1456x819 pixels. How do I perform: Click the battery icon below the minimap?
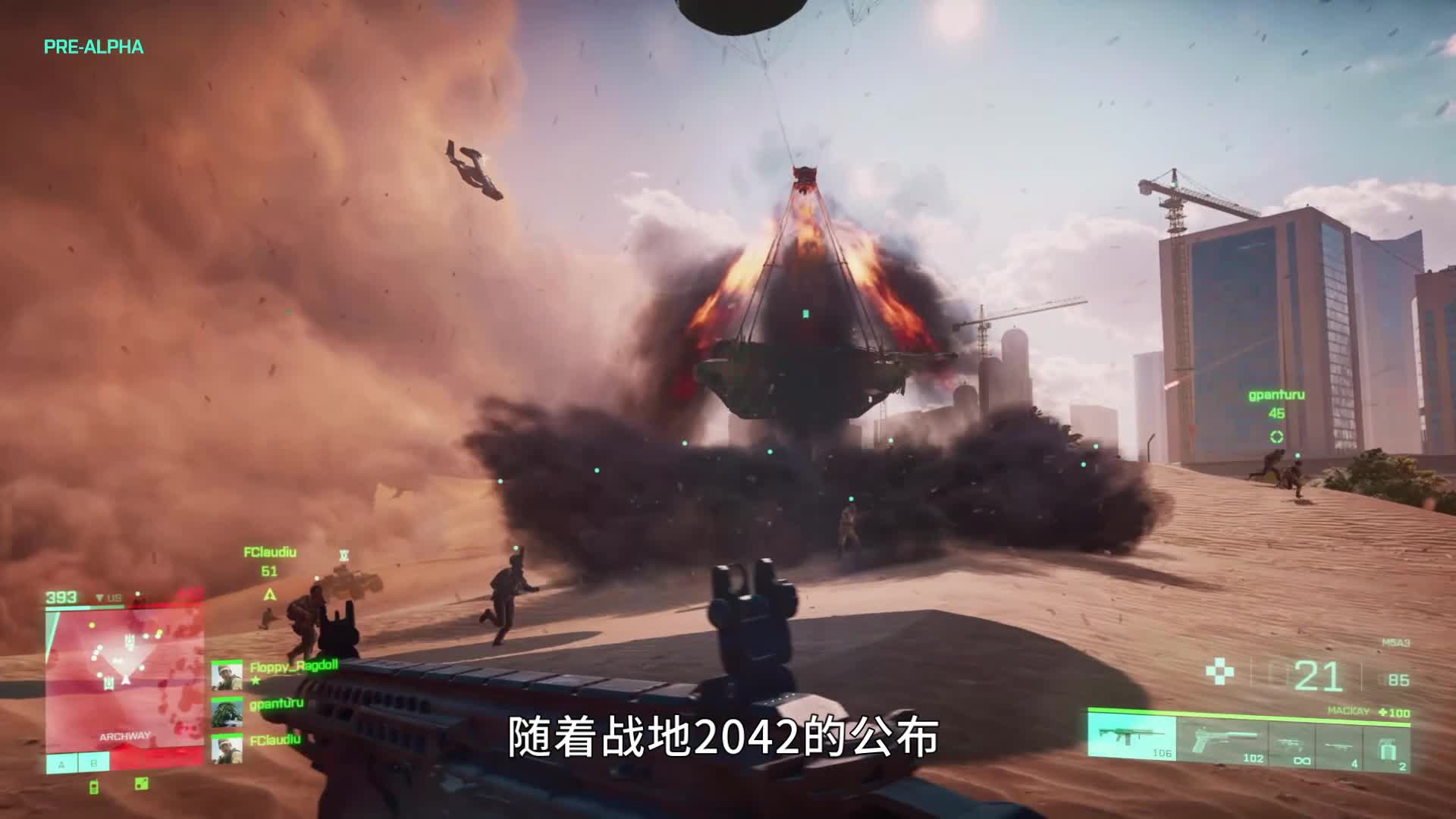(94, 786)
